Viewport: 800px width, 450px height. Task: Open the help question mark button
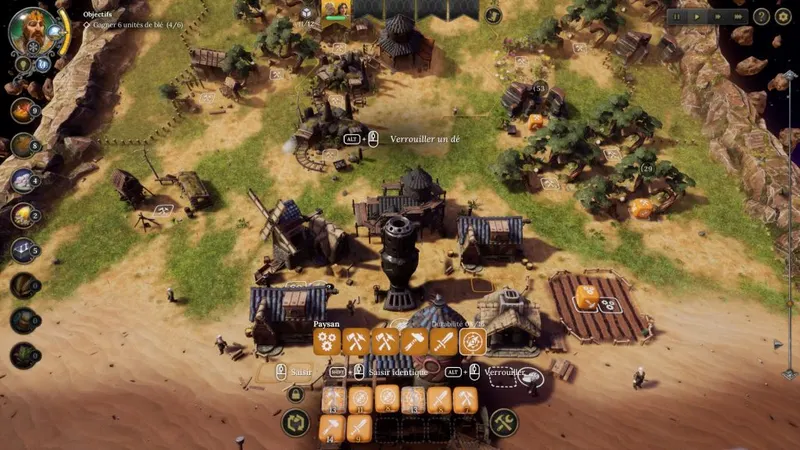(761, 17)
